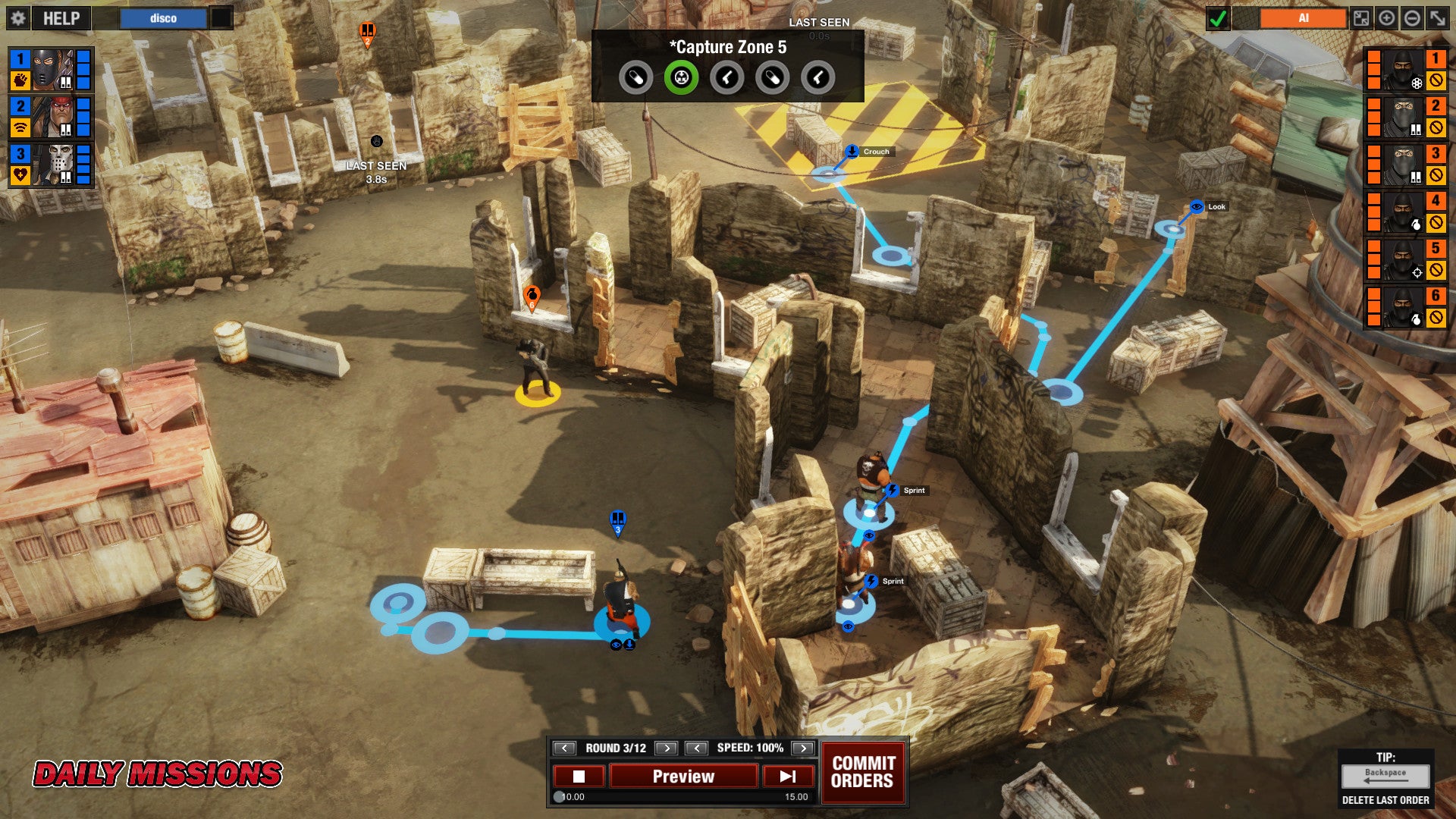
Task: Activate unit 3's medic heart ability icon
Action: tap(20, 175)
